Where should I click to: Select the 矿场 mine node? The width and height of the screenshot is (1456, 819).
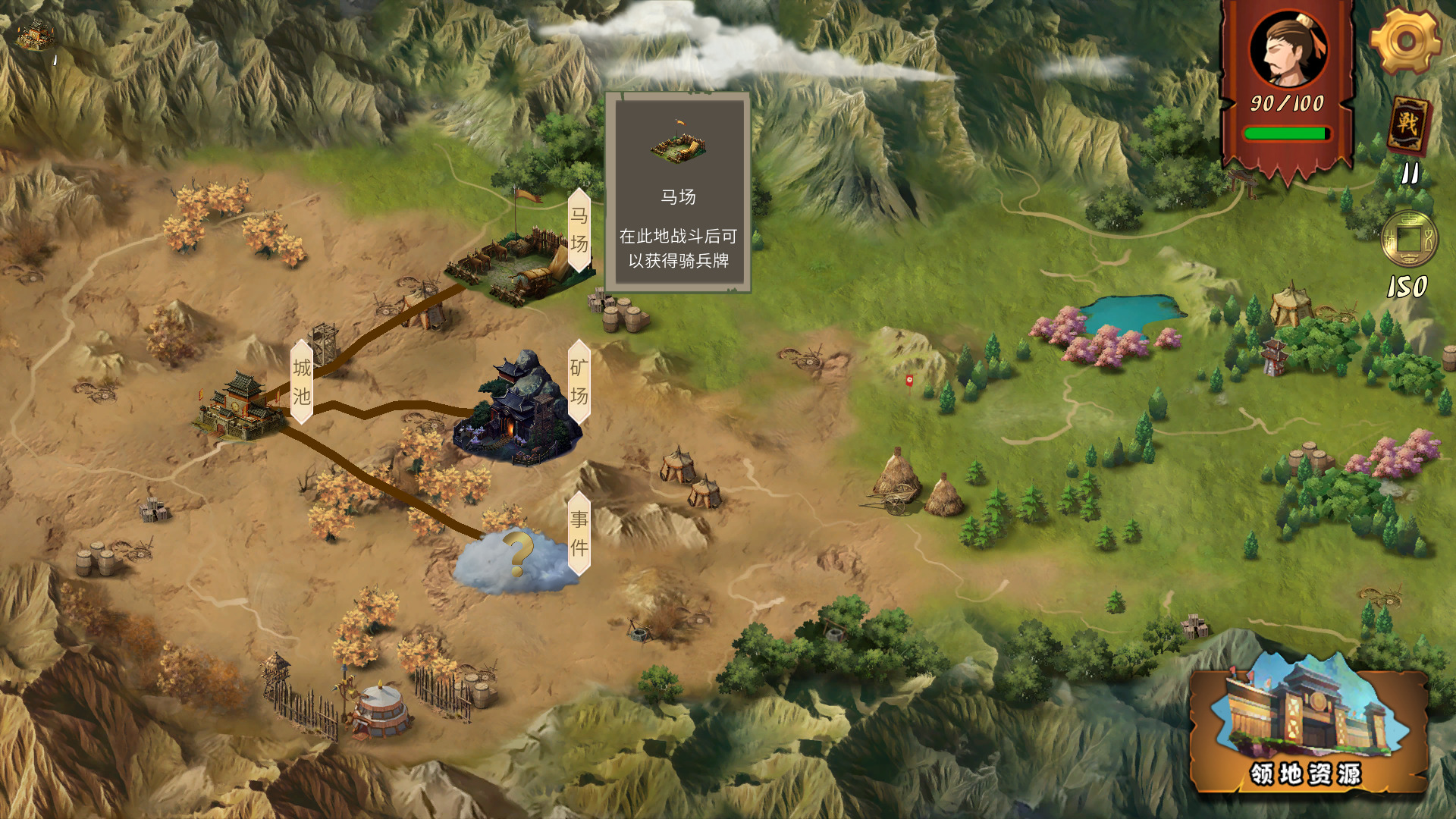[x=518, y=409]
